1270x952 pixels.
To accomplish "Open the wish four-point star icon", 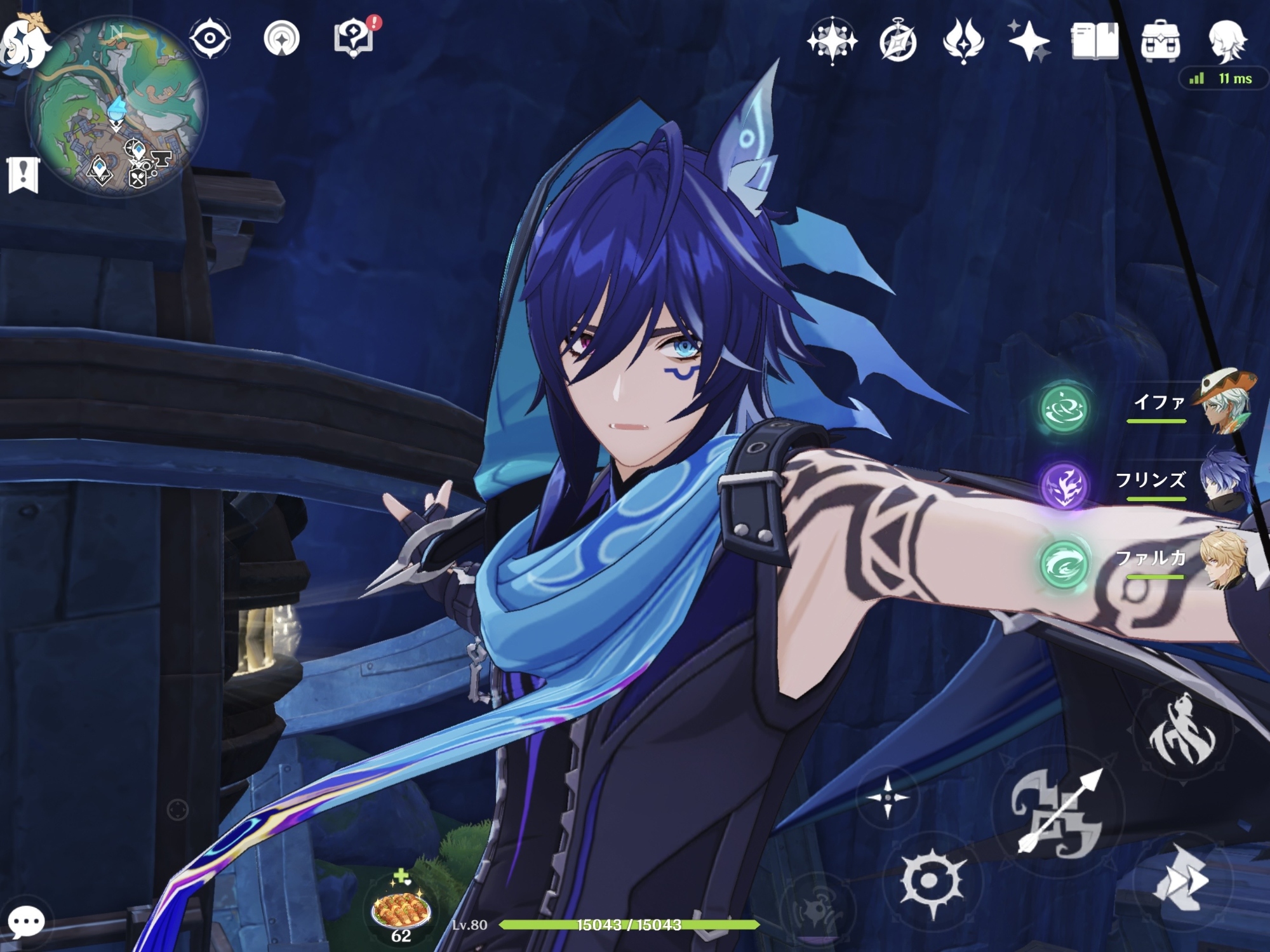I will click(1029, 42).
